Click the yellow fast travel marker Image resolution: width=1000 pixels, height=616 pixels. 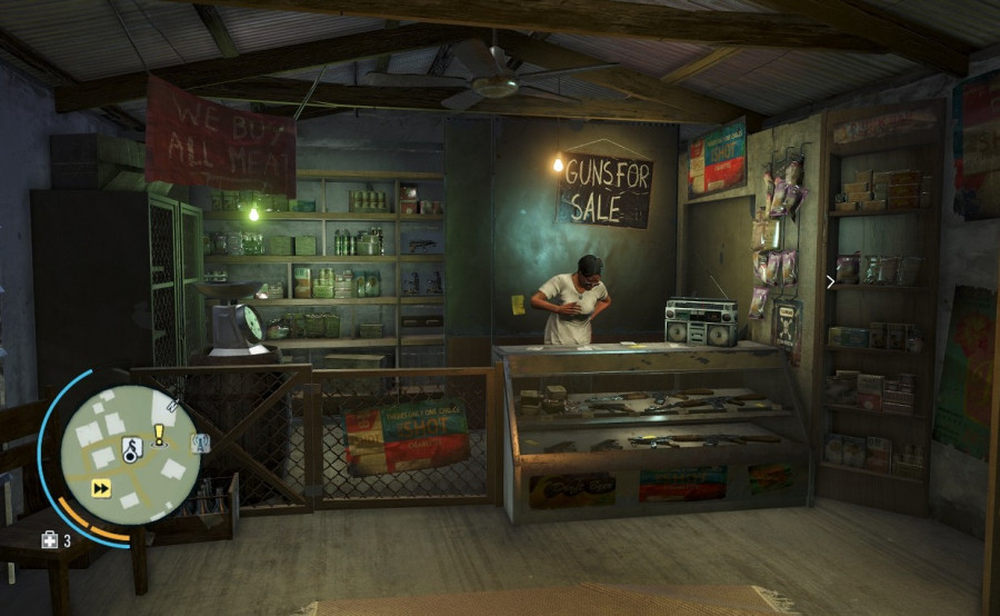point(101,488)
